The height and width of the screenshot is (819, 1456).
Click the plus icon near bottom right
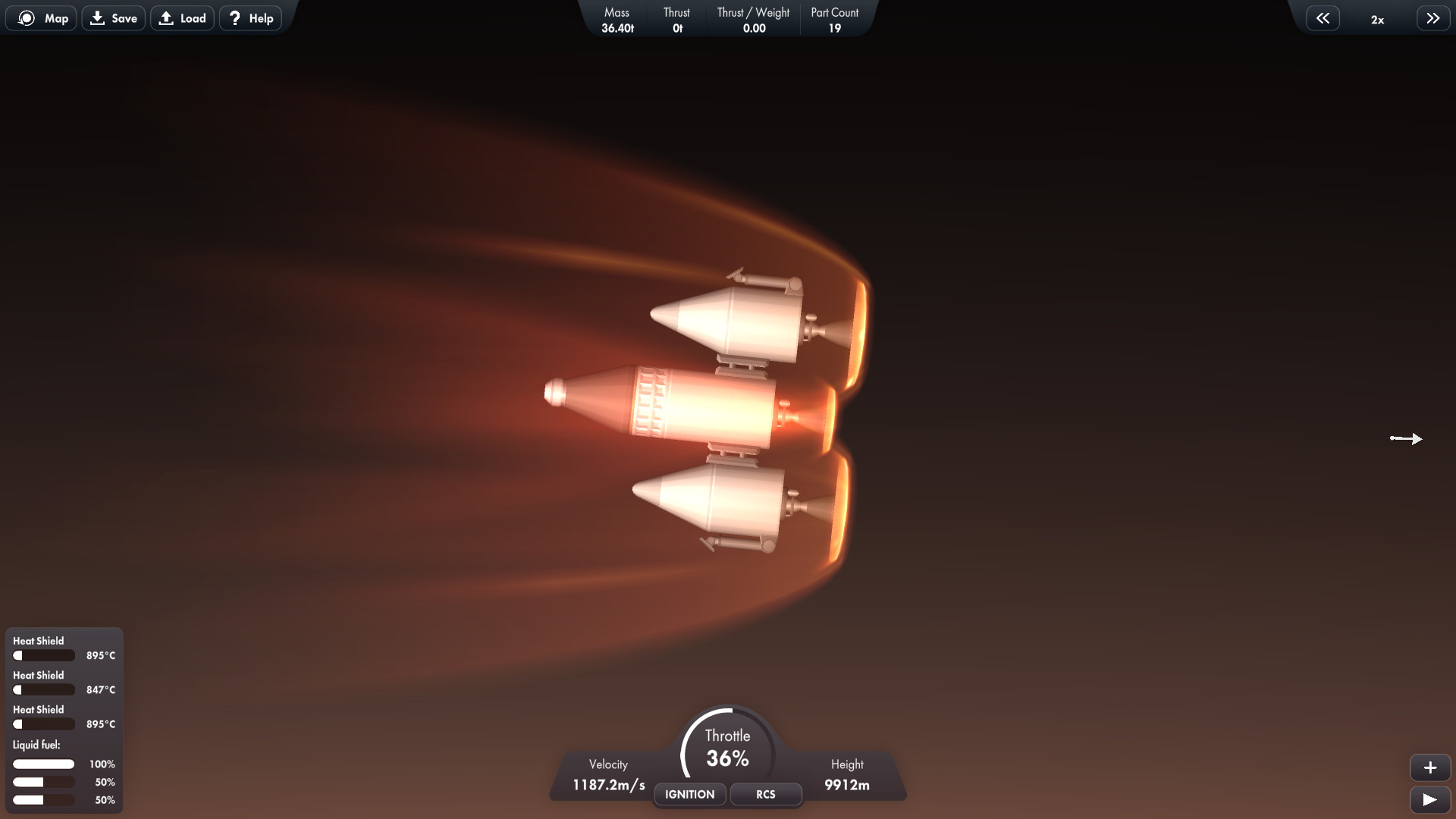(1431, 767)
